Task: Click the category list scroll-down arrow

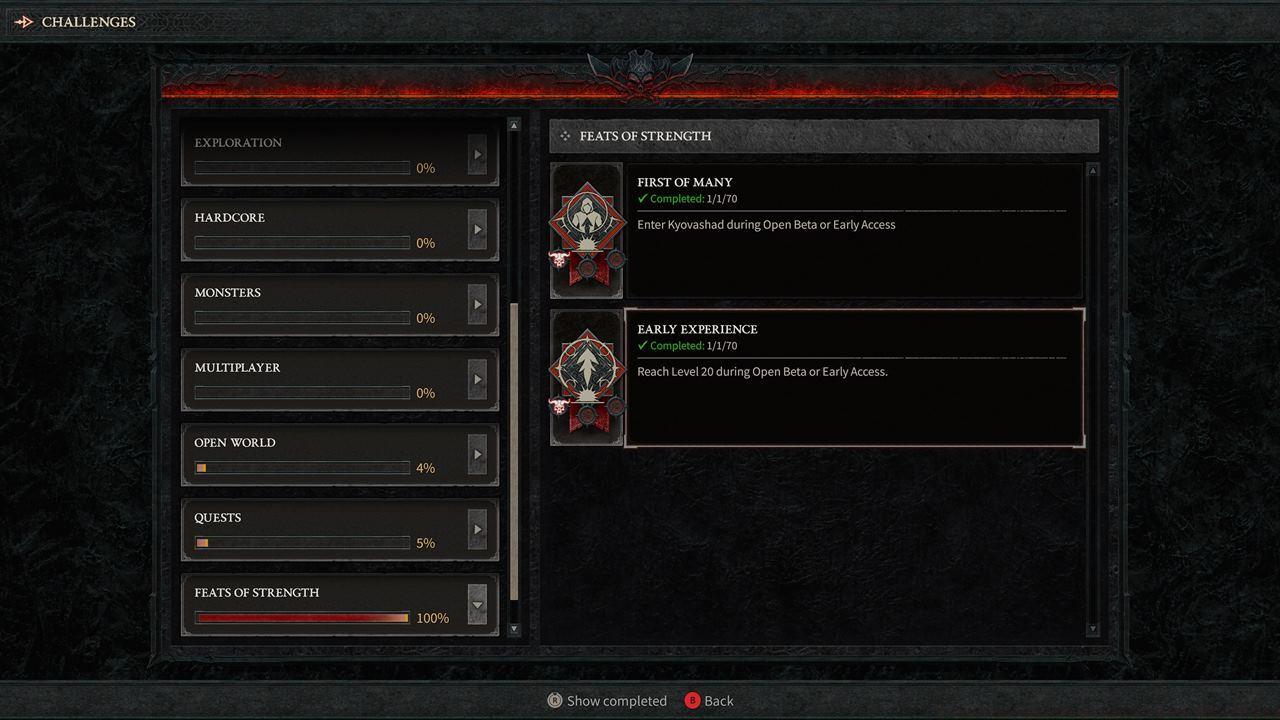Action: pyautogui.click(x=514, y=629)
